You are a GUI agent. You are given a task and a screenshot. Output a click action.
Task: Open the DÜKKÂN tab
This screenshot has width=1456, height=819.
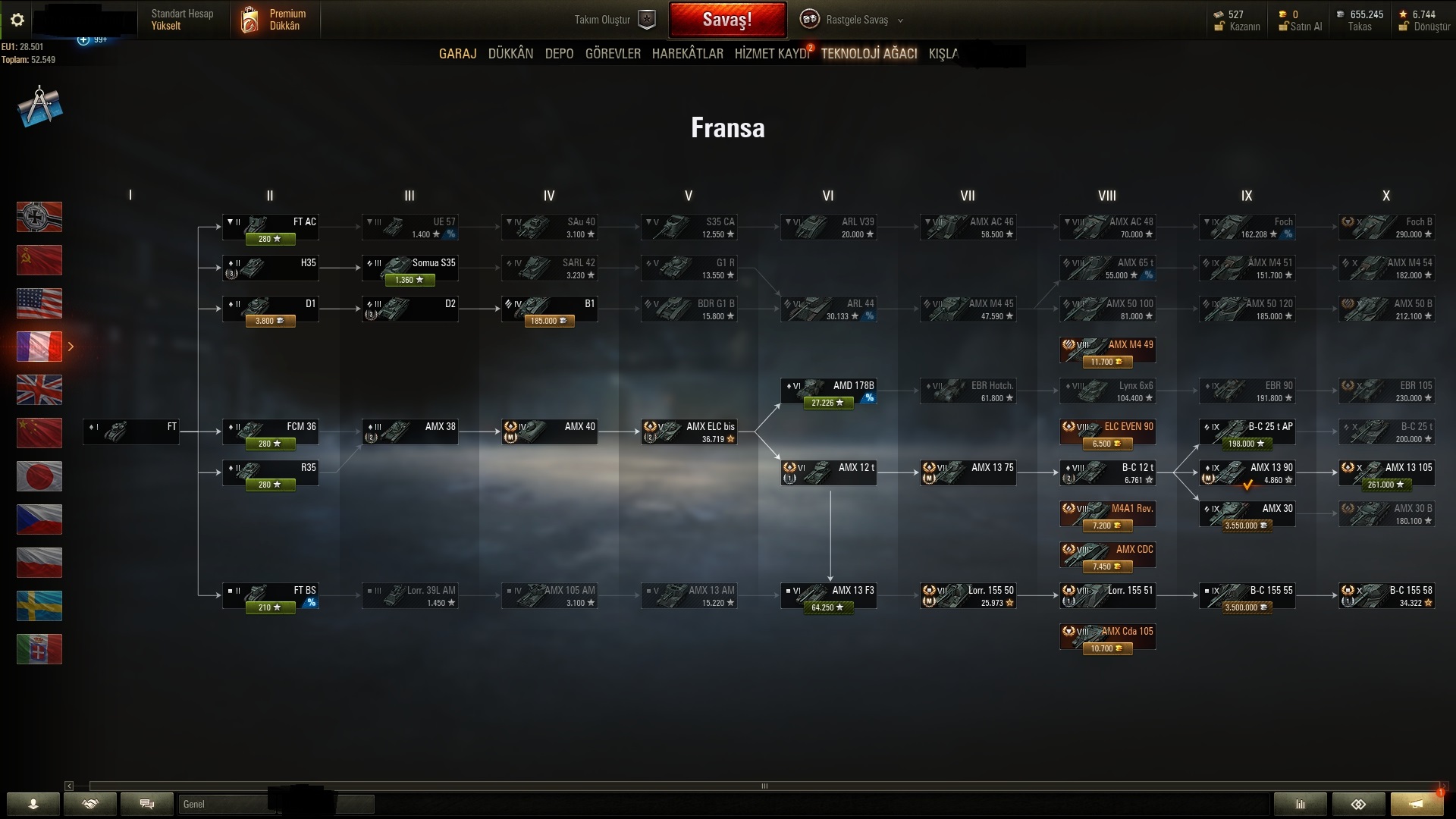tap(510, 54)
